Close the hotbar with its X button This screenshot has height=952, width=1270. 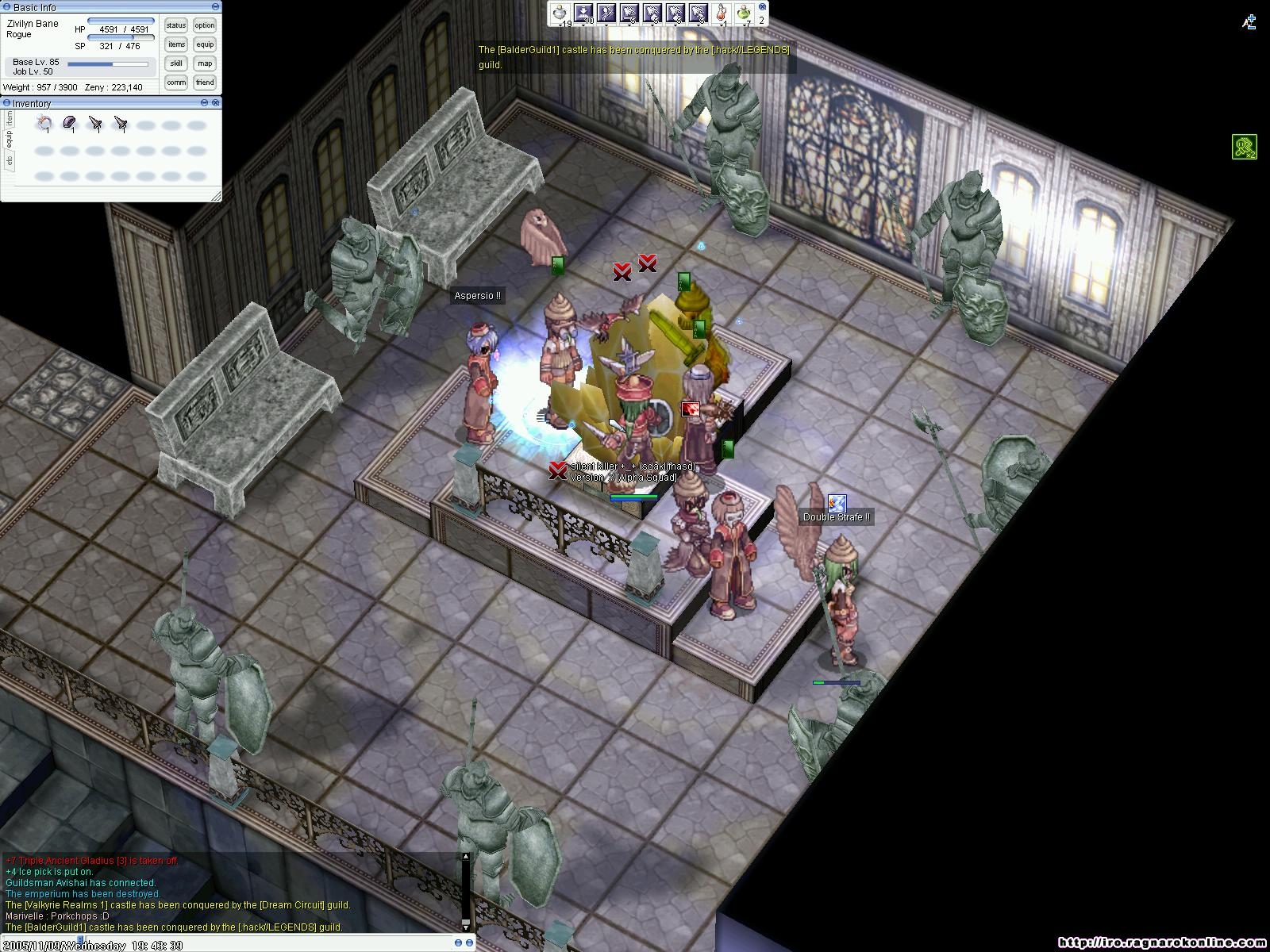[763, 7]
